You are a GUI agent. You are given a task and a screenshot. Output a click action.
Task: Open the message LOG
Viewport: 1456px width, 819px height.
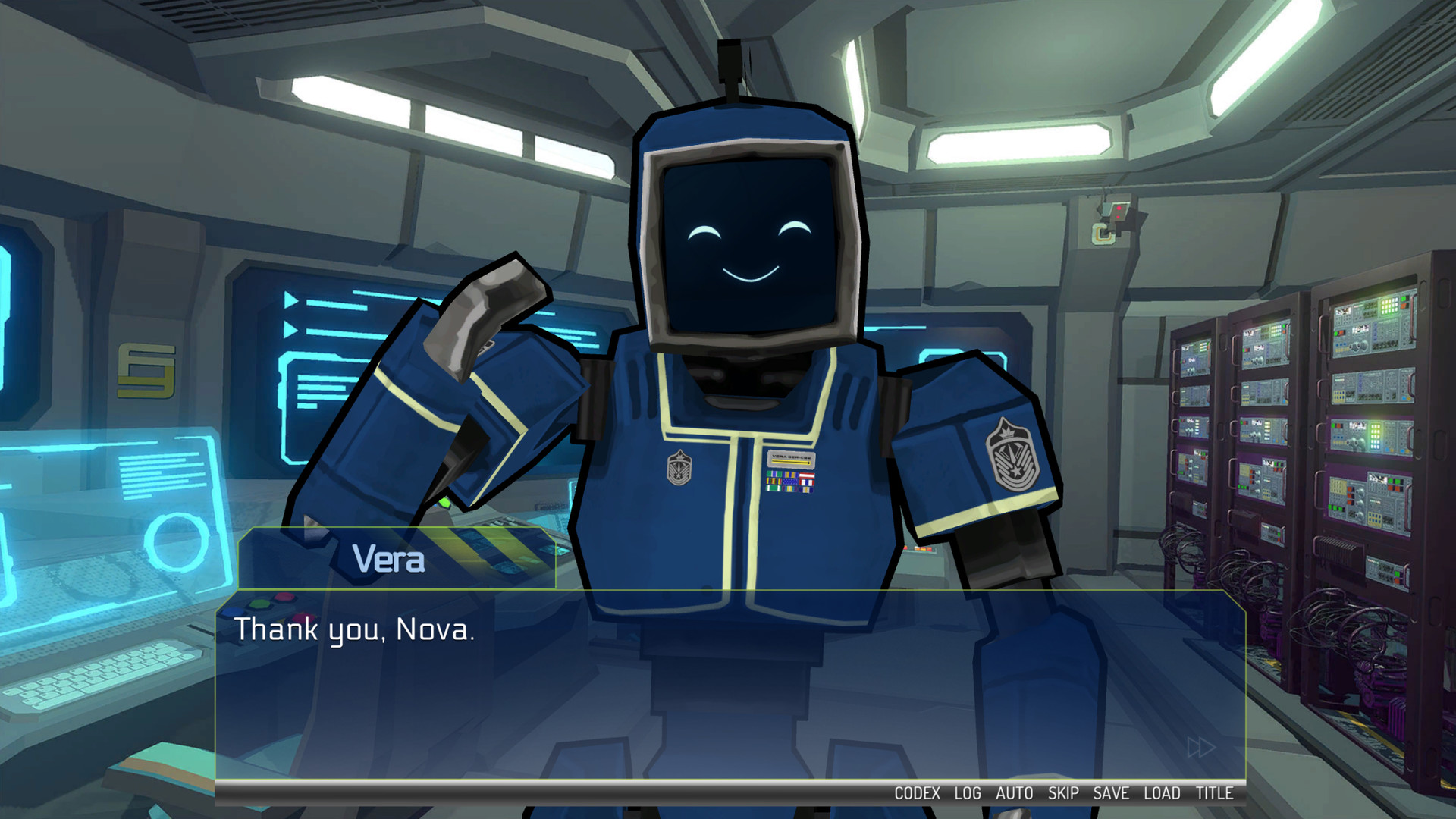click(x=969, y=793)
